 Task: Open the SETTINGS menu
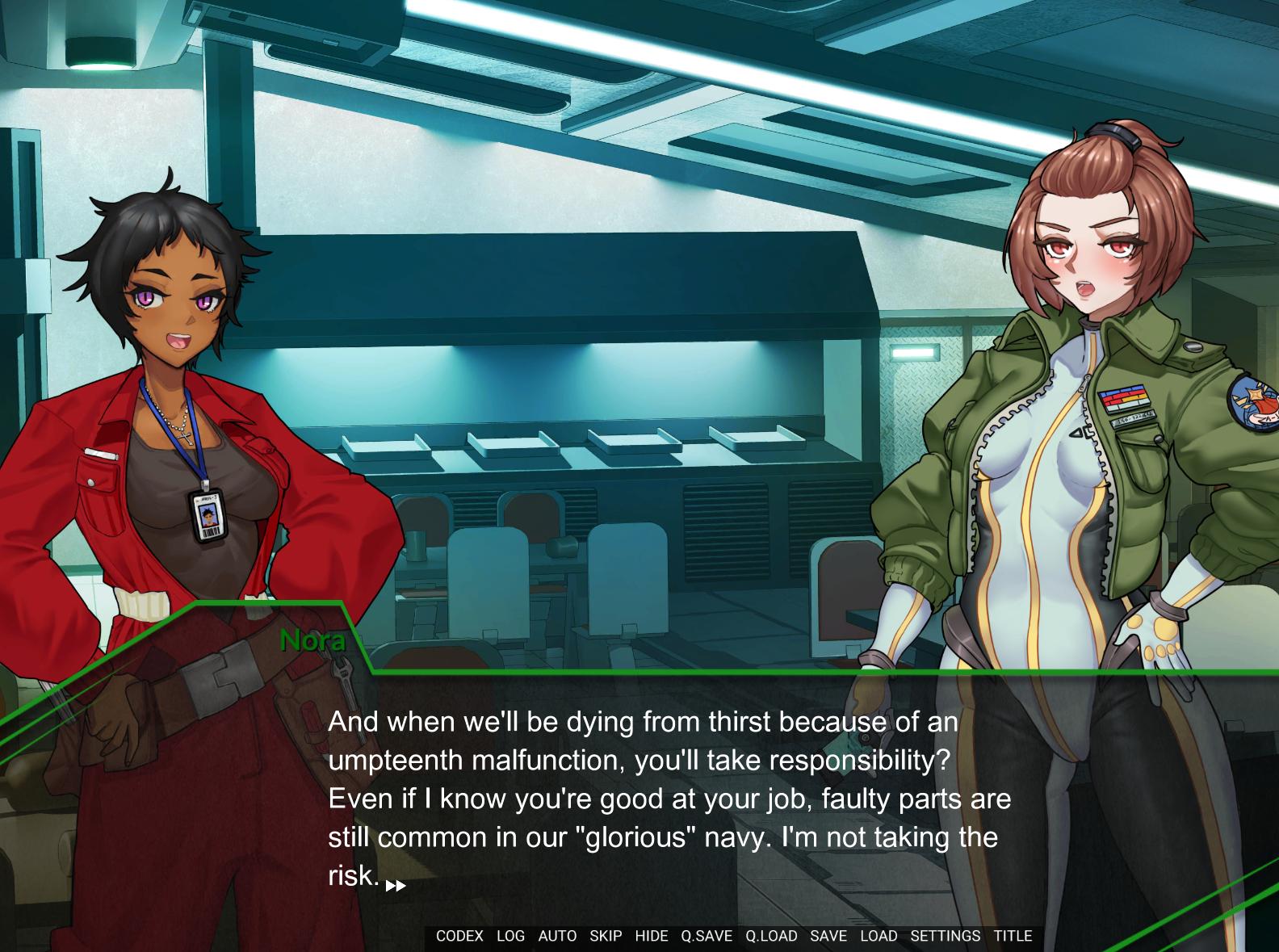tap(945, 936)
